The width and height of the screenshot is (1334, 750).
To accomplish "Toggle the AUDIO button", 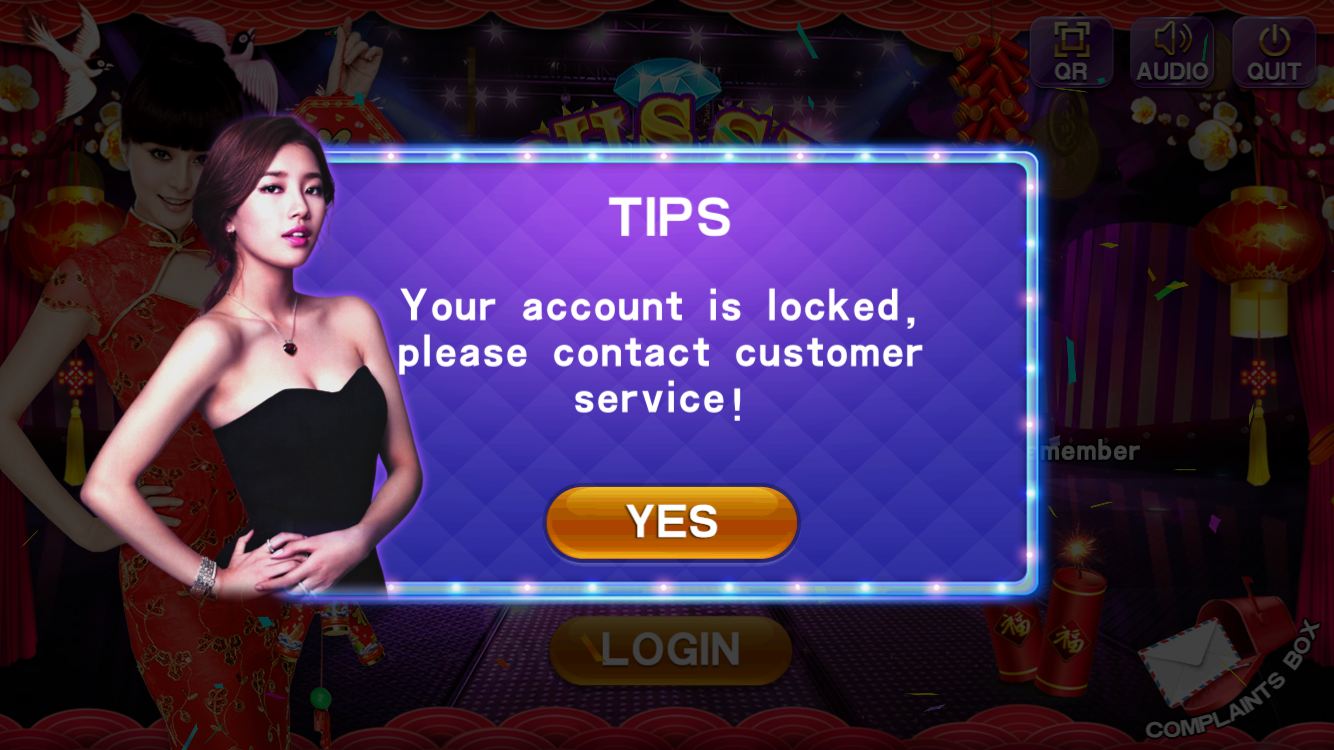I will coord(1172,52).
